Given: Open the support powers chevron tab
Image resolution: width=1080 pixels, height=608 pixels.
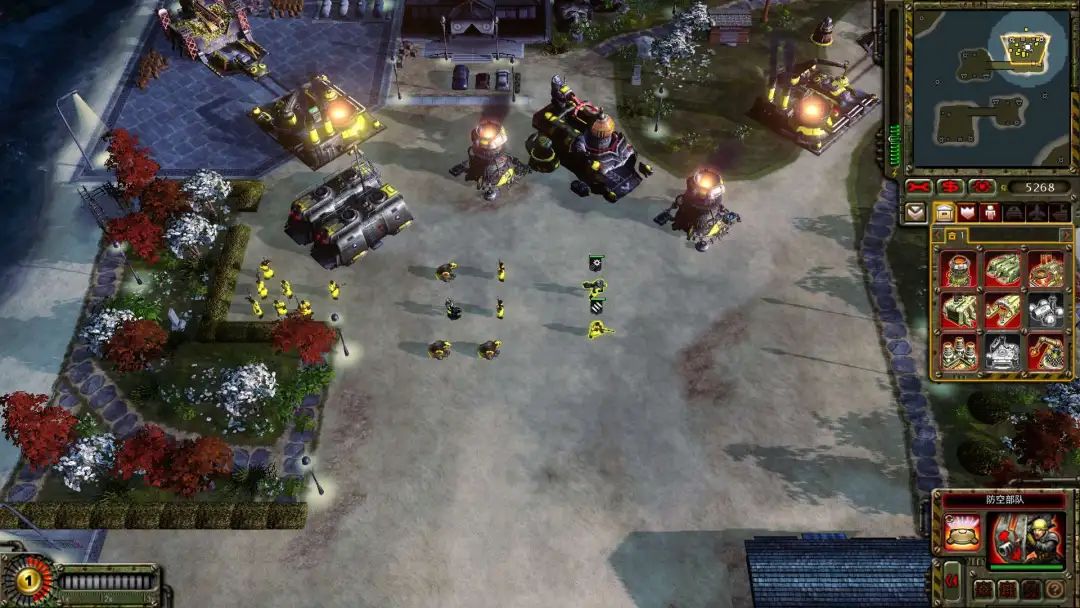Looking at the screenshot, I should 915,212.
